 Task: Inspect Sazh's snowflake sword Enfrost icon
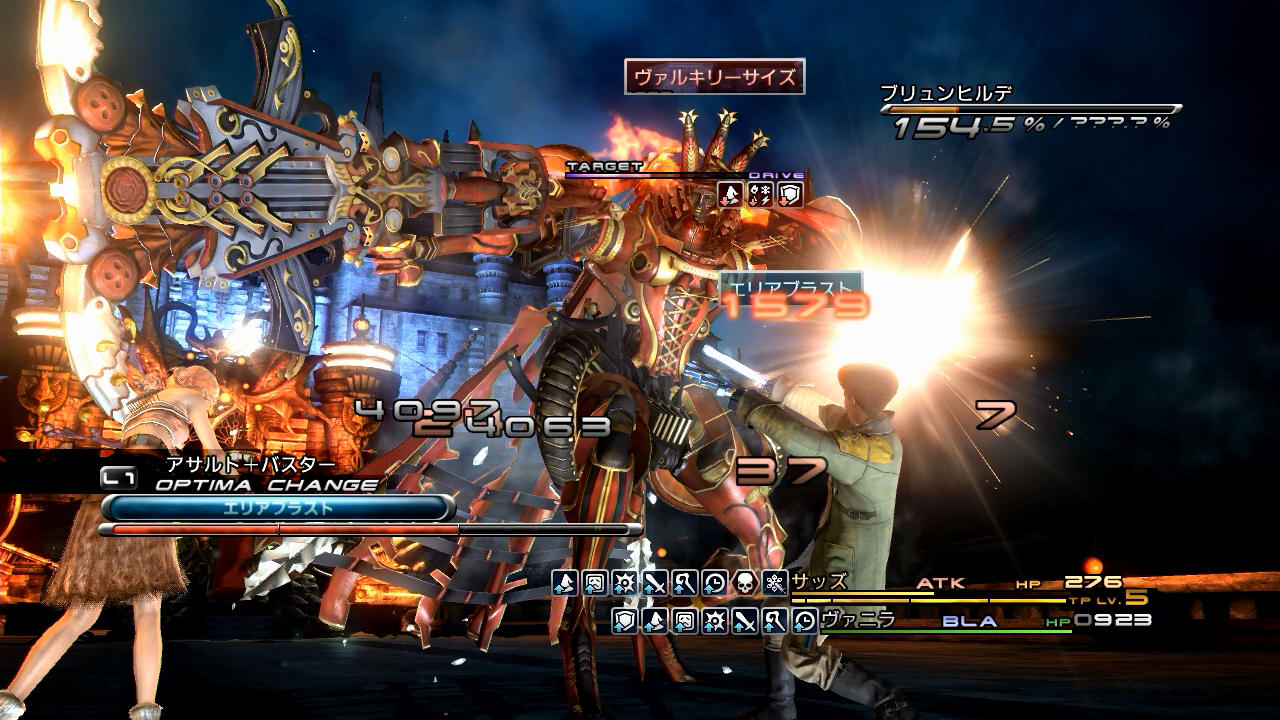774,582
